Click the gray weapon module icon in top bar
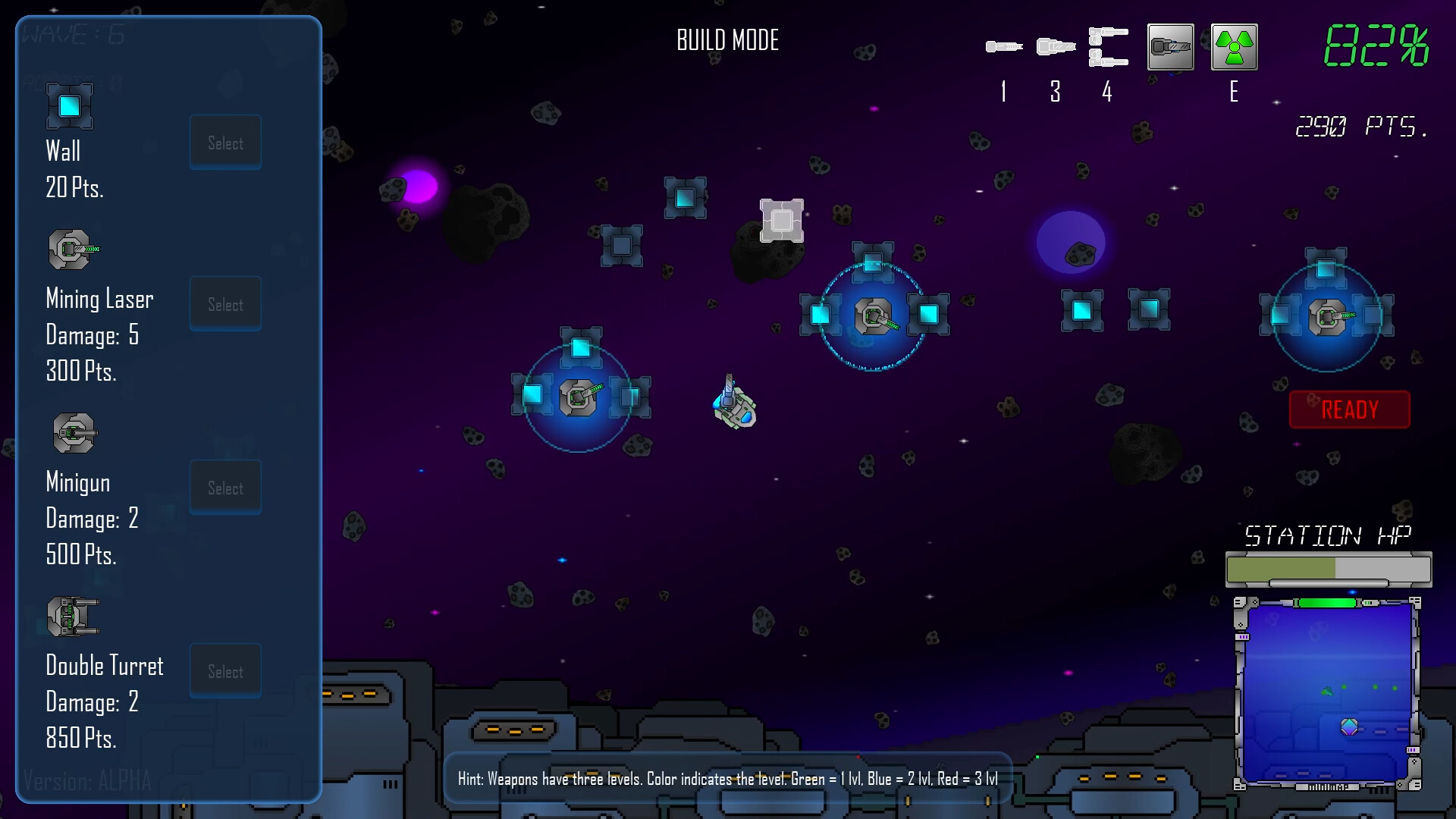Image resolution: width=1456 pixels, height=819 pixels. click(1171, 46)
